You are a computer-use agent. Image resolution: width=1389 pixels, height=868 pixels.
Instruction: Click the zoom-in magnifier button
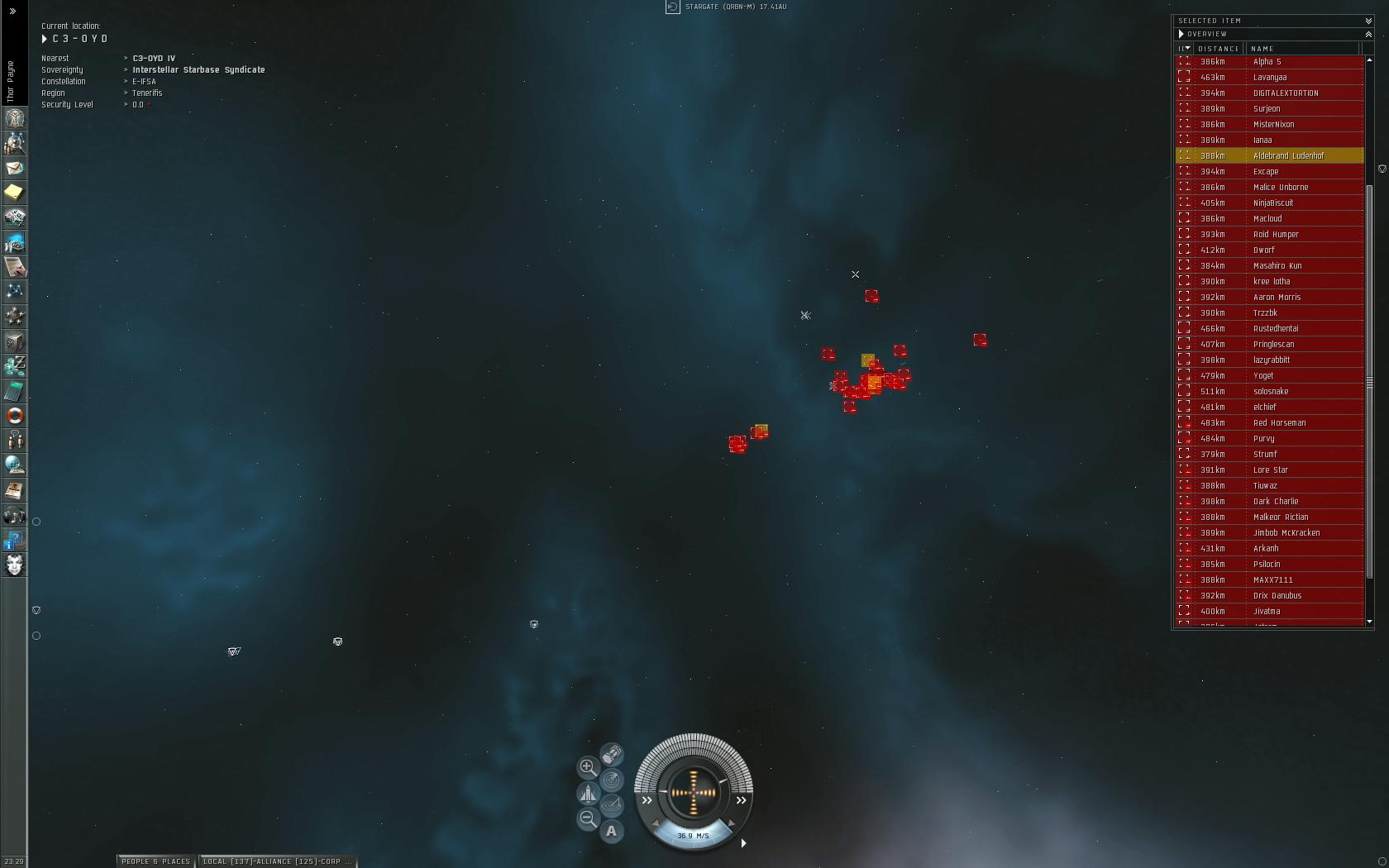click(588, 767)
